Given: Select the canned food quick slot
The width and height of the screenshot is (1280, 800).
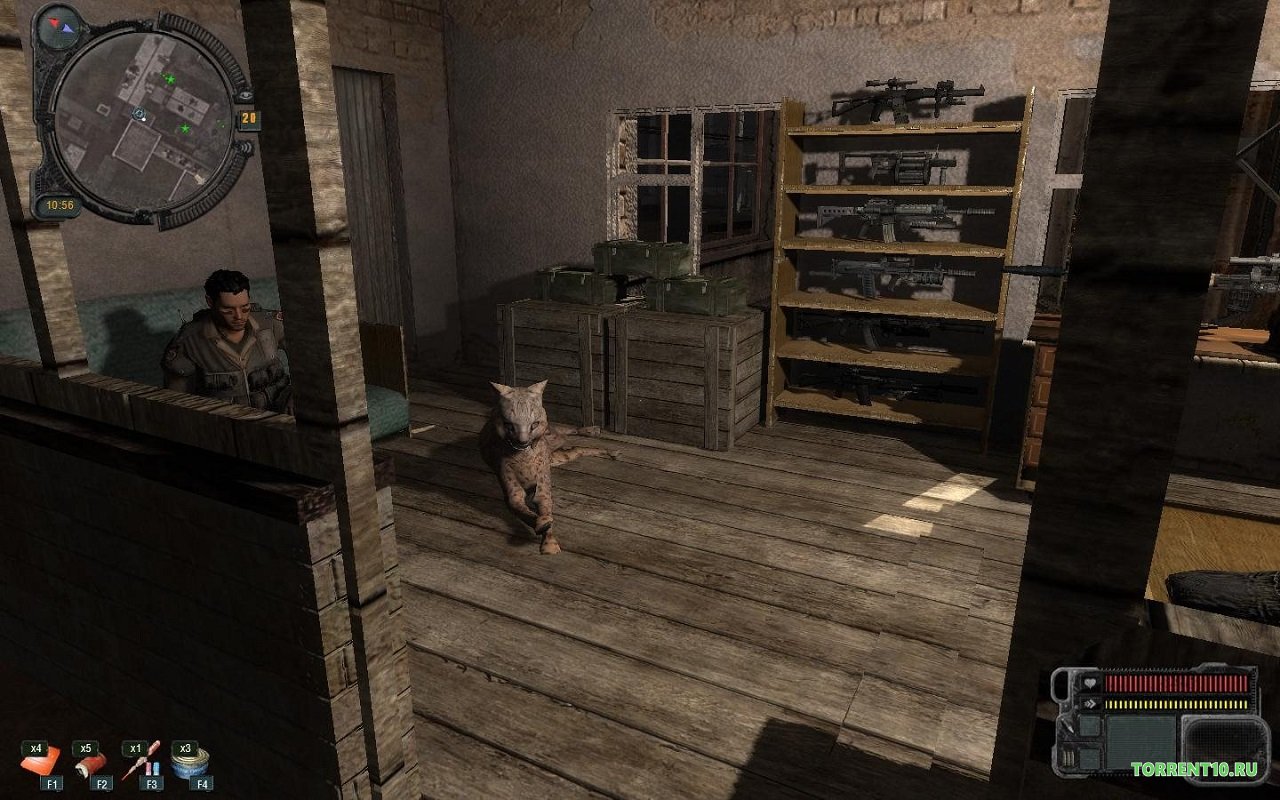Looking at the screenshot, I should pyautogui.click(x=187, y=765).
